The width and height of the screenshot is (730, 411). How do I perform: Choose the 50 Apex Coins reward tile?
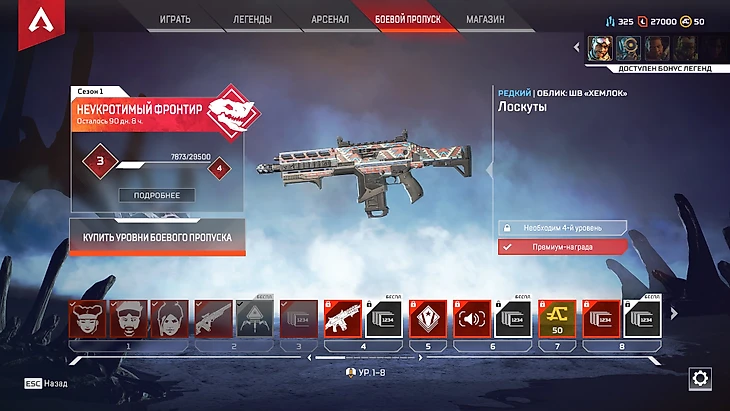(x=558, y=318)
